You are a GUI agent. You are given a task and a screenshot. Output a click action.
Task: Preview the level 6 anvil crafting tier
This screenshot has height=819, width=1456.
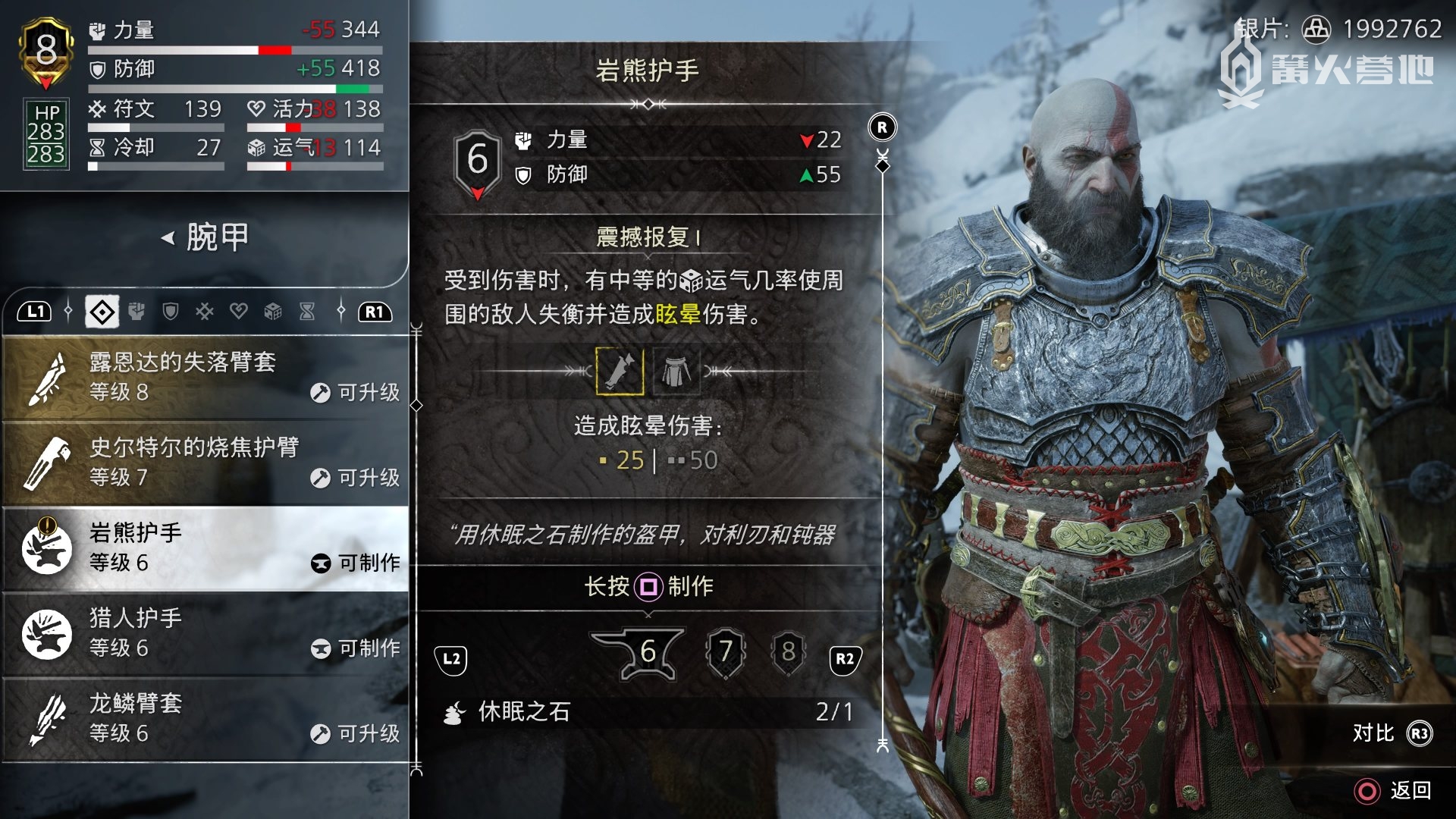(642, 652)
